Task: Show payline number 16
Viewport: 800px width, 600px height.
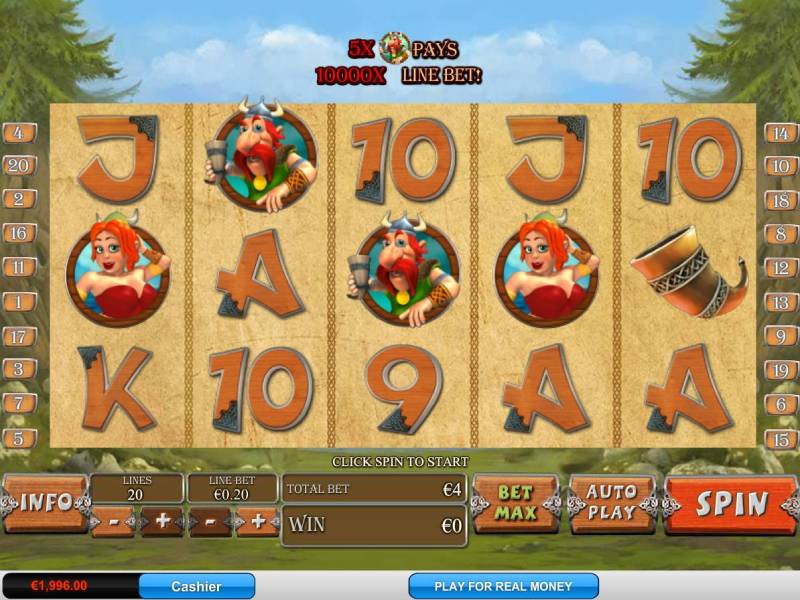Action: (x=19, y=234)
